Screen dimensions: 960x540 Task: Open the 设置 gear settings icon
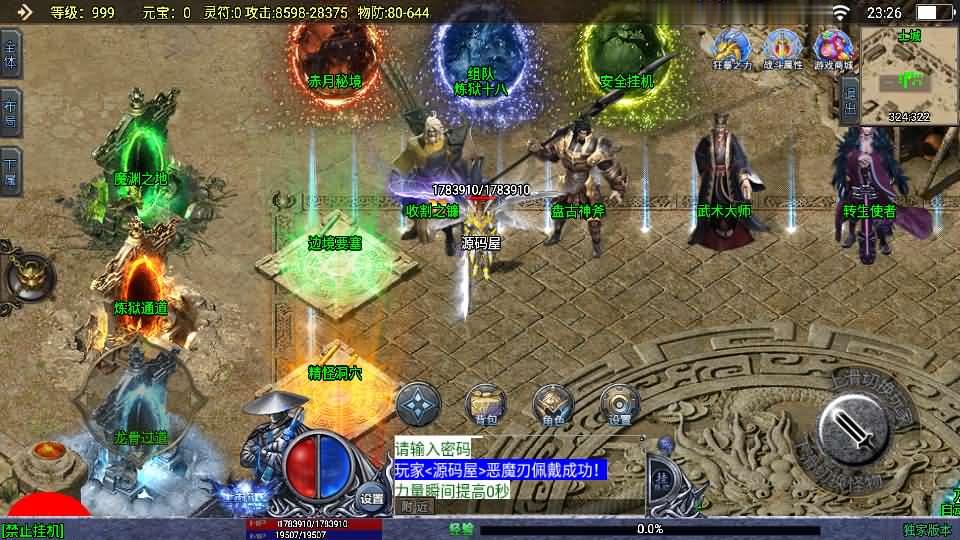620,404
